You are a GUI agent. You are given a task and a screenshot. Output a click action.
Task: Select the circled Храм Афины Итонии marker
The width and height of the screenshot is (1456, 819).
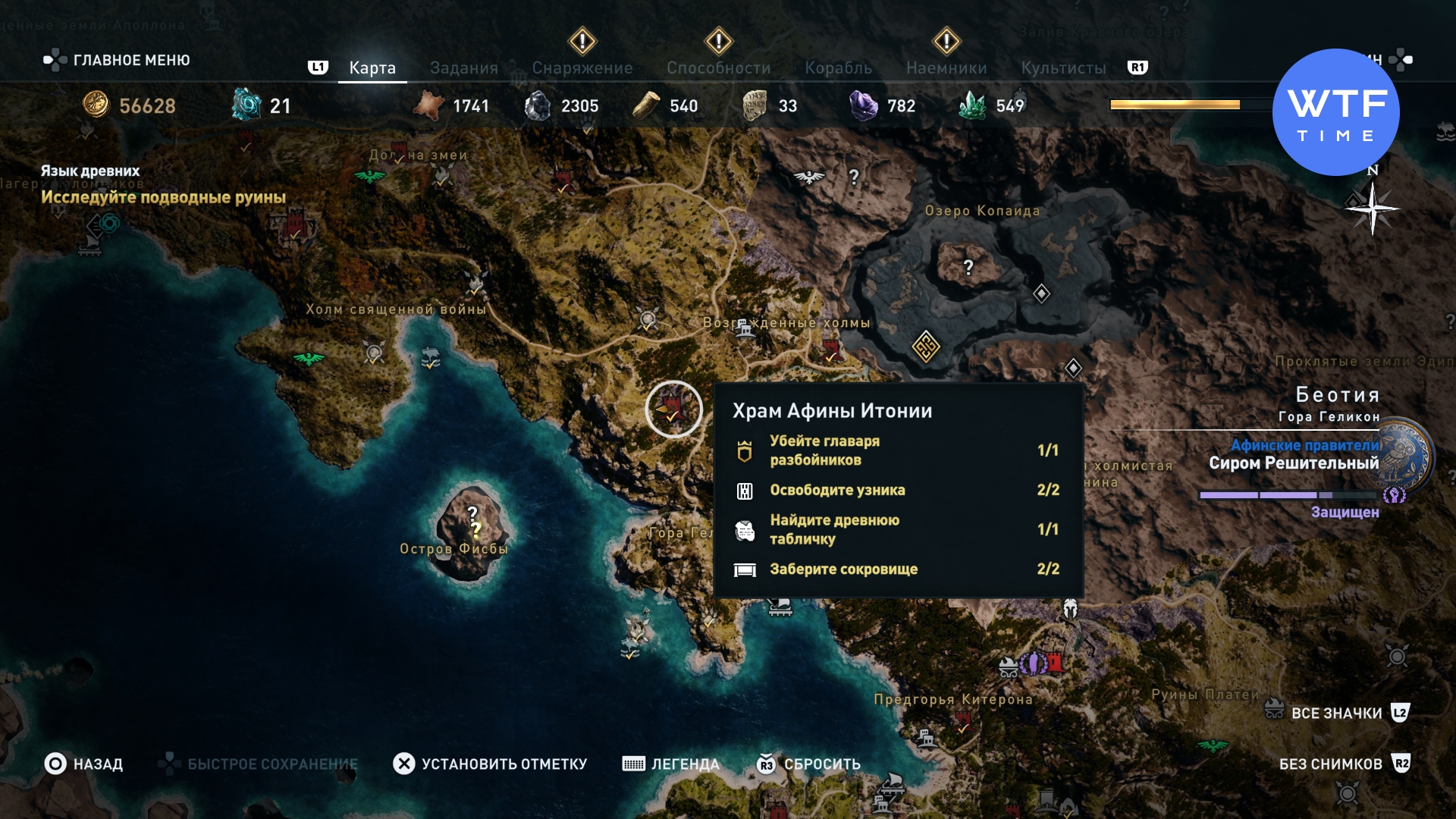click(x=673, y=409)
